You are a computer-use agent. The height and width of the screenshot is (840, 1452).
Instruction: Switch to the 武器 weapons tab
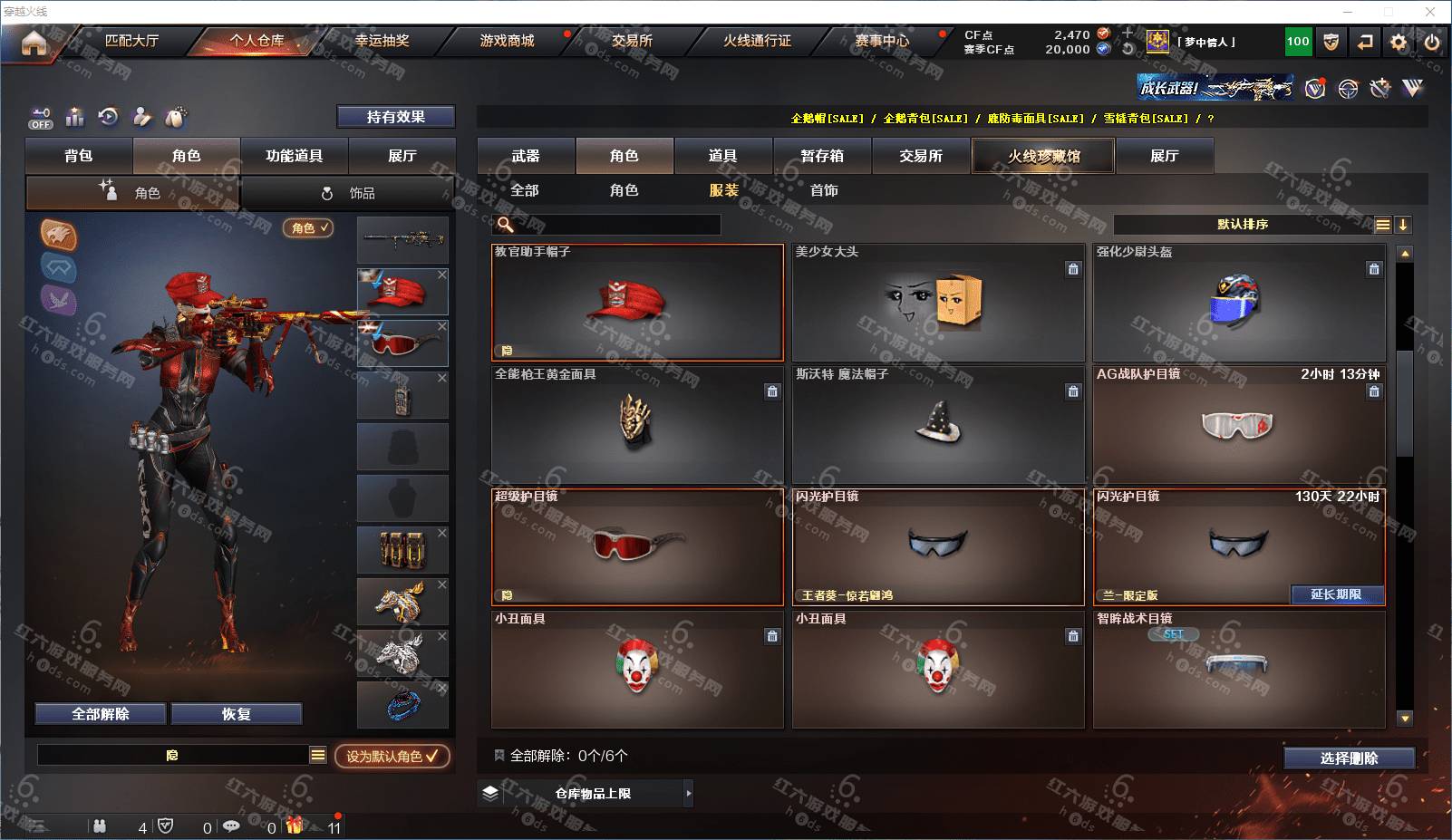click(526, 156)
